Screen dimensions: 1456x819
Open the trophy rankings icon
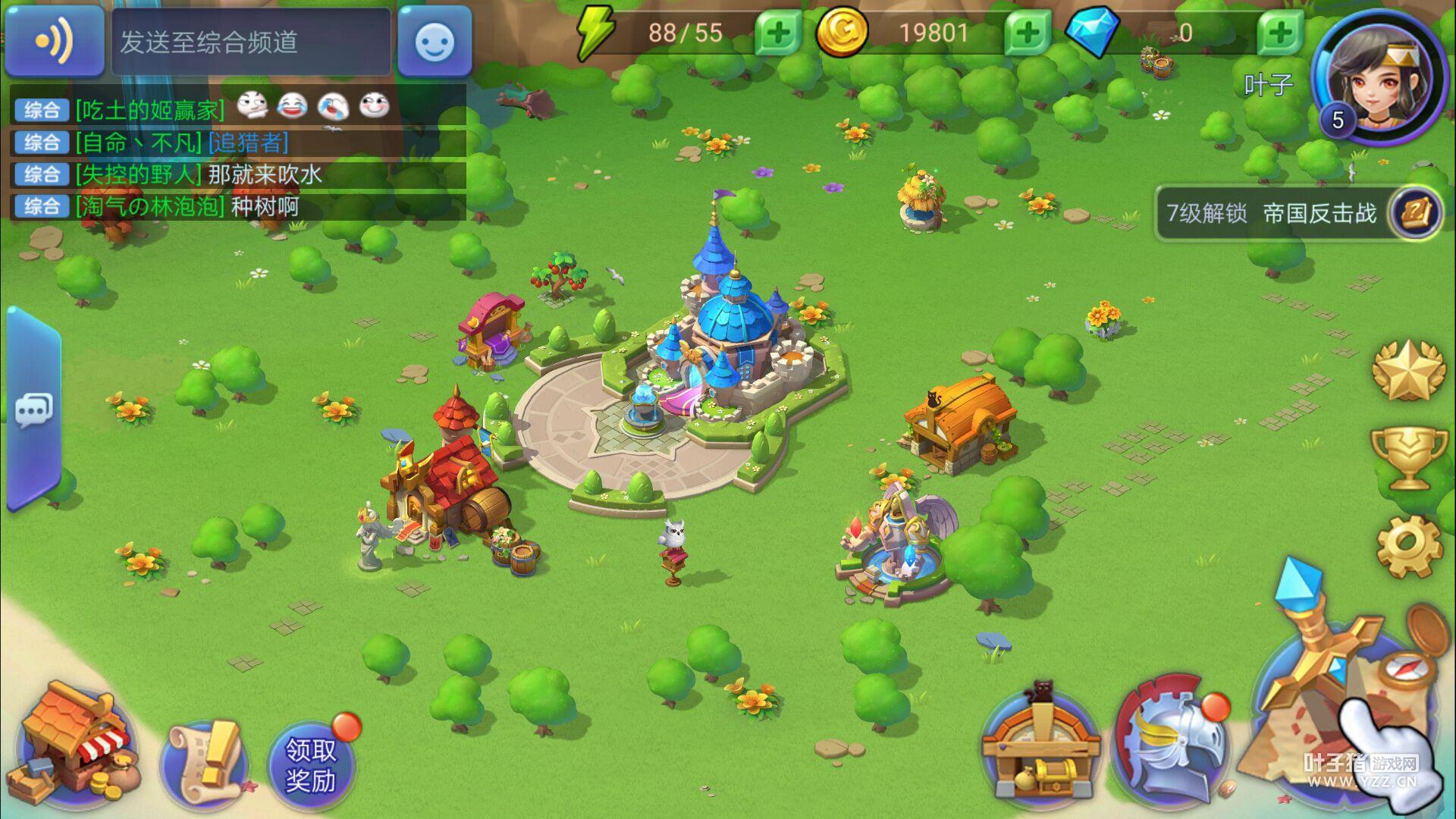(1407, 457)
